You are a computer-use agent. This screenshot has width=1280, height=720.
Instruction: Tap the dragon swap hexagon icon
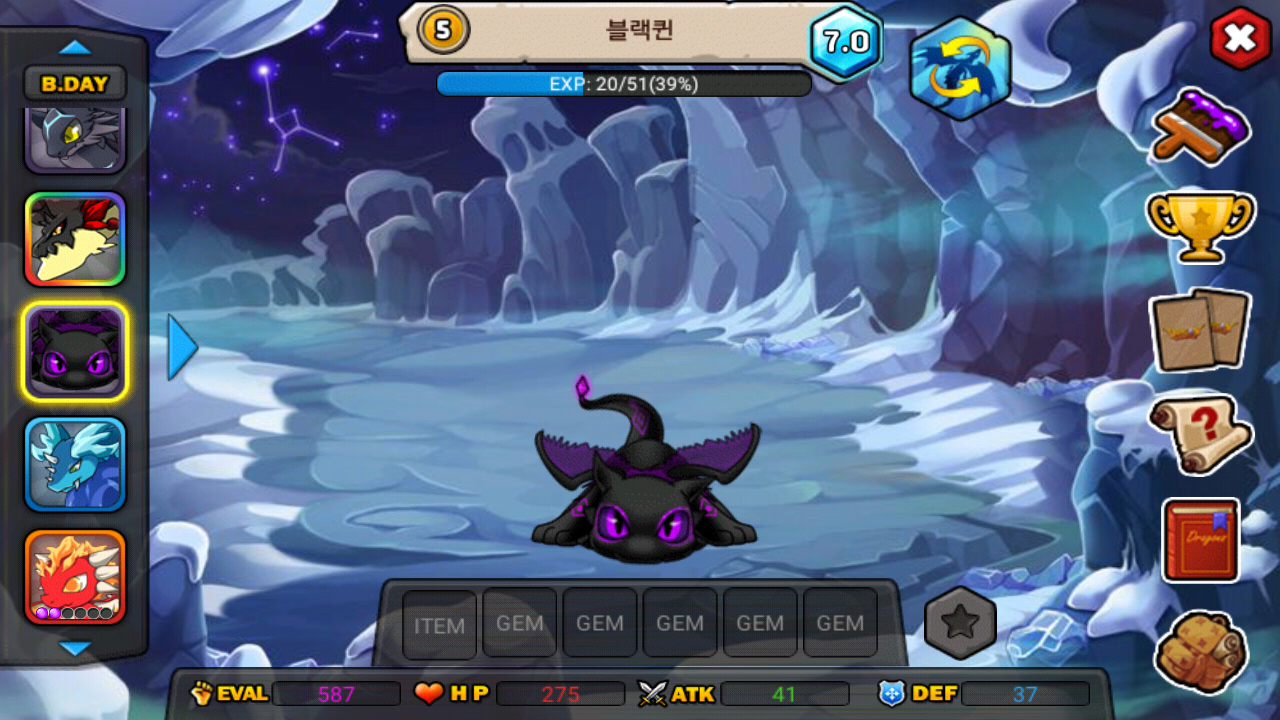click(959, 68)
